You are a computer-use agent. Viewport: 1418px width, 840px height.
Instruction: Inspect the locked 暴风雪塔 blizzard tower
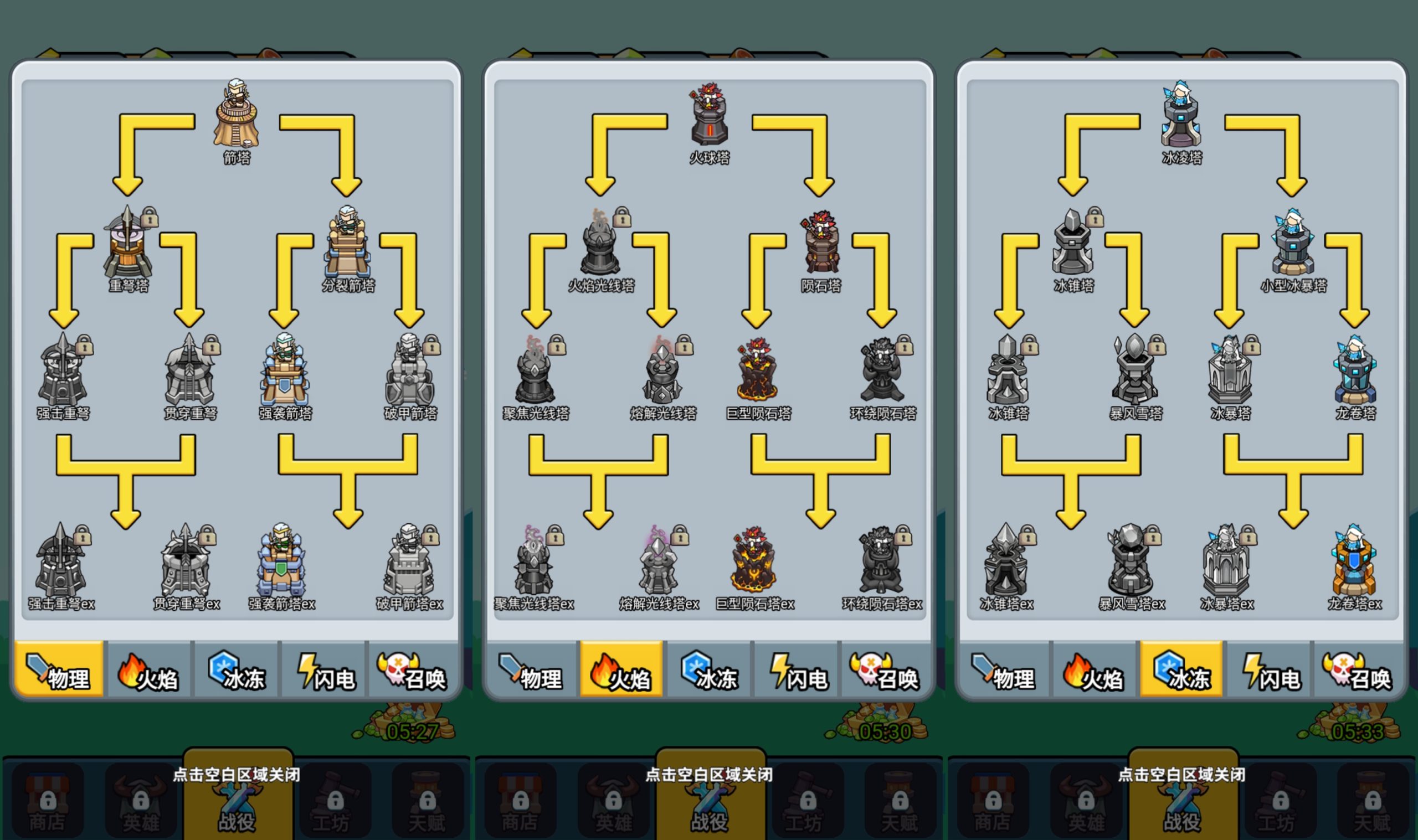1135,371
